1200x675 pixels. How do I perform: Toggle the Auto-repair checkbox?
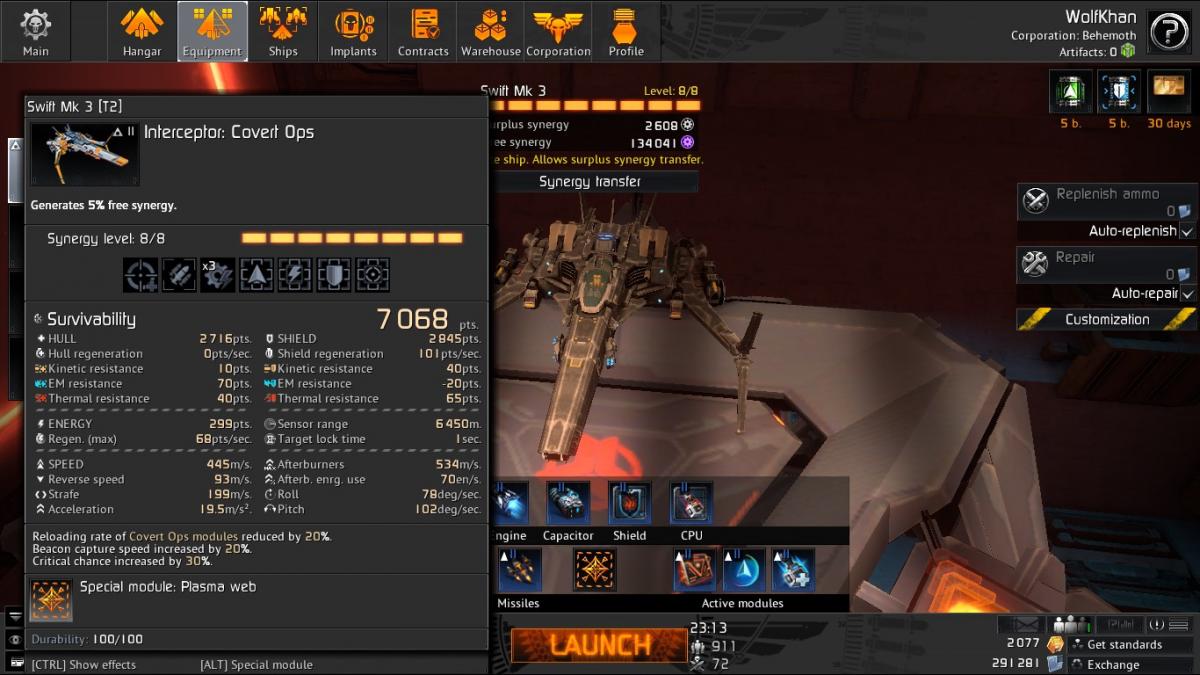point(1187,294)
